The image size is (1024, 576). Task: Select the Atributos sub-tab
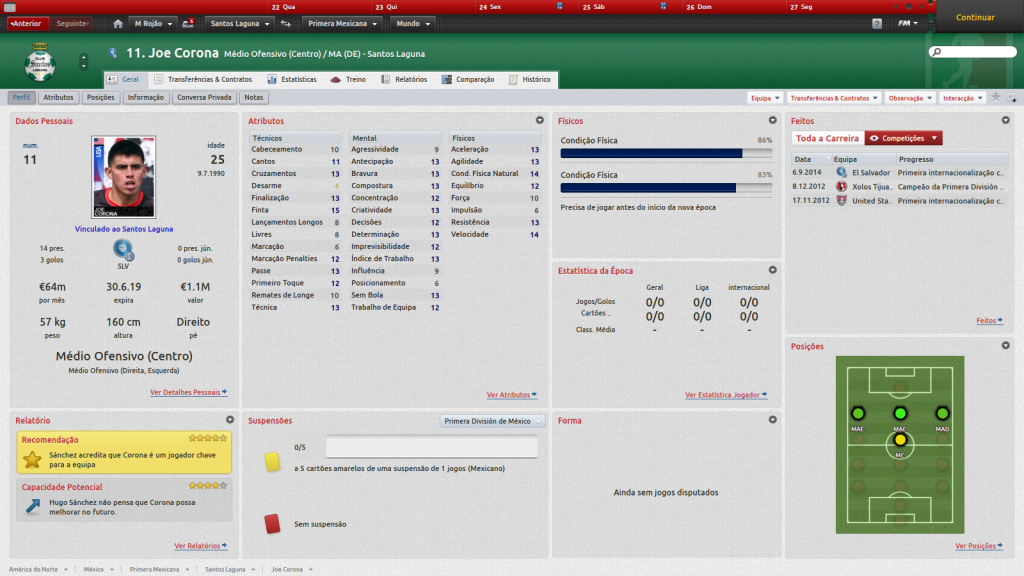coord(58,98)
